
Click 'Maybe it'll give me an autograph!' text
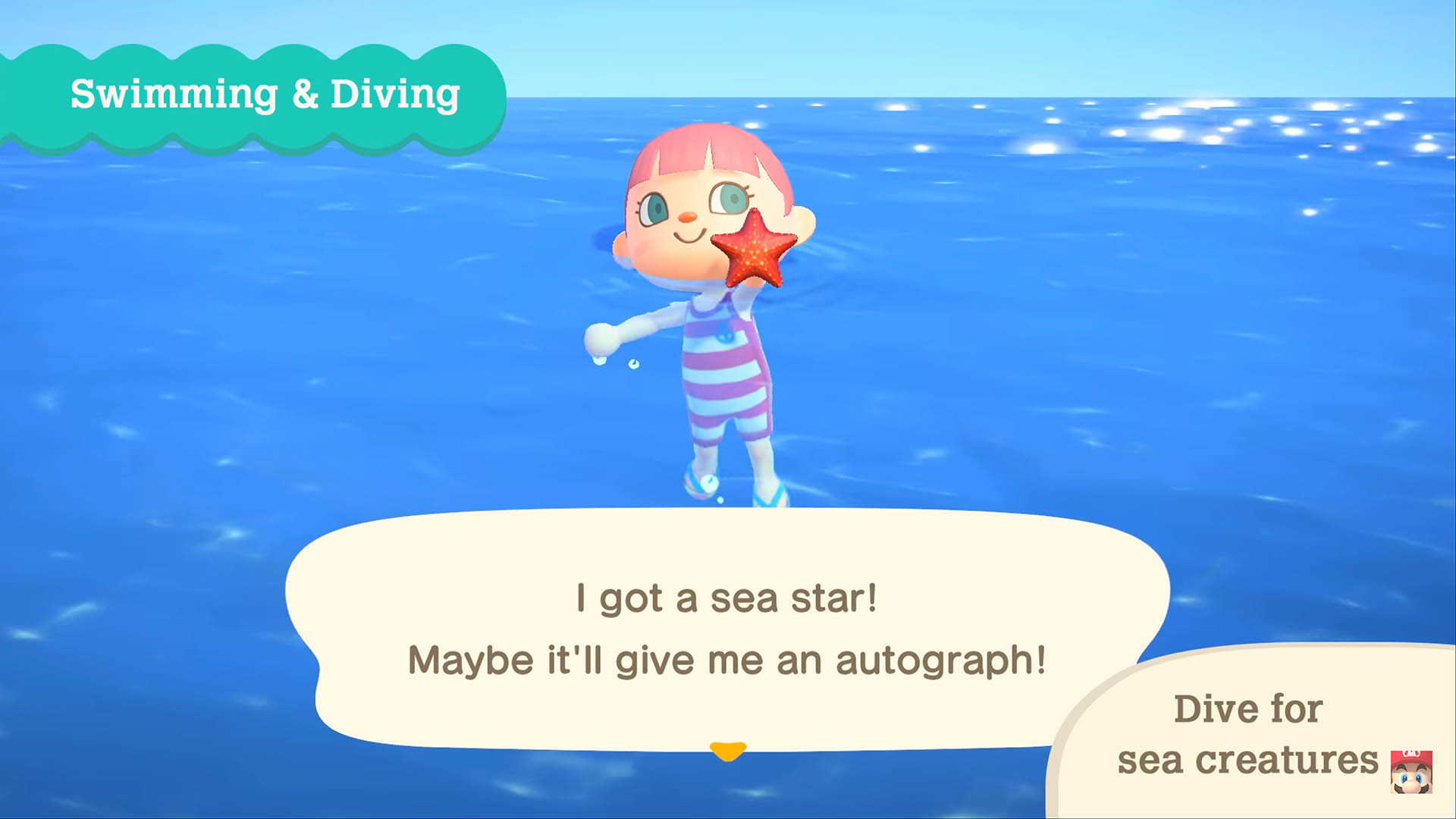(x=726, y=660)
